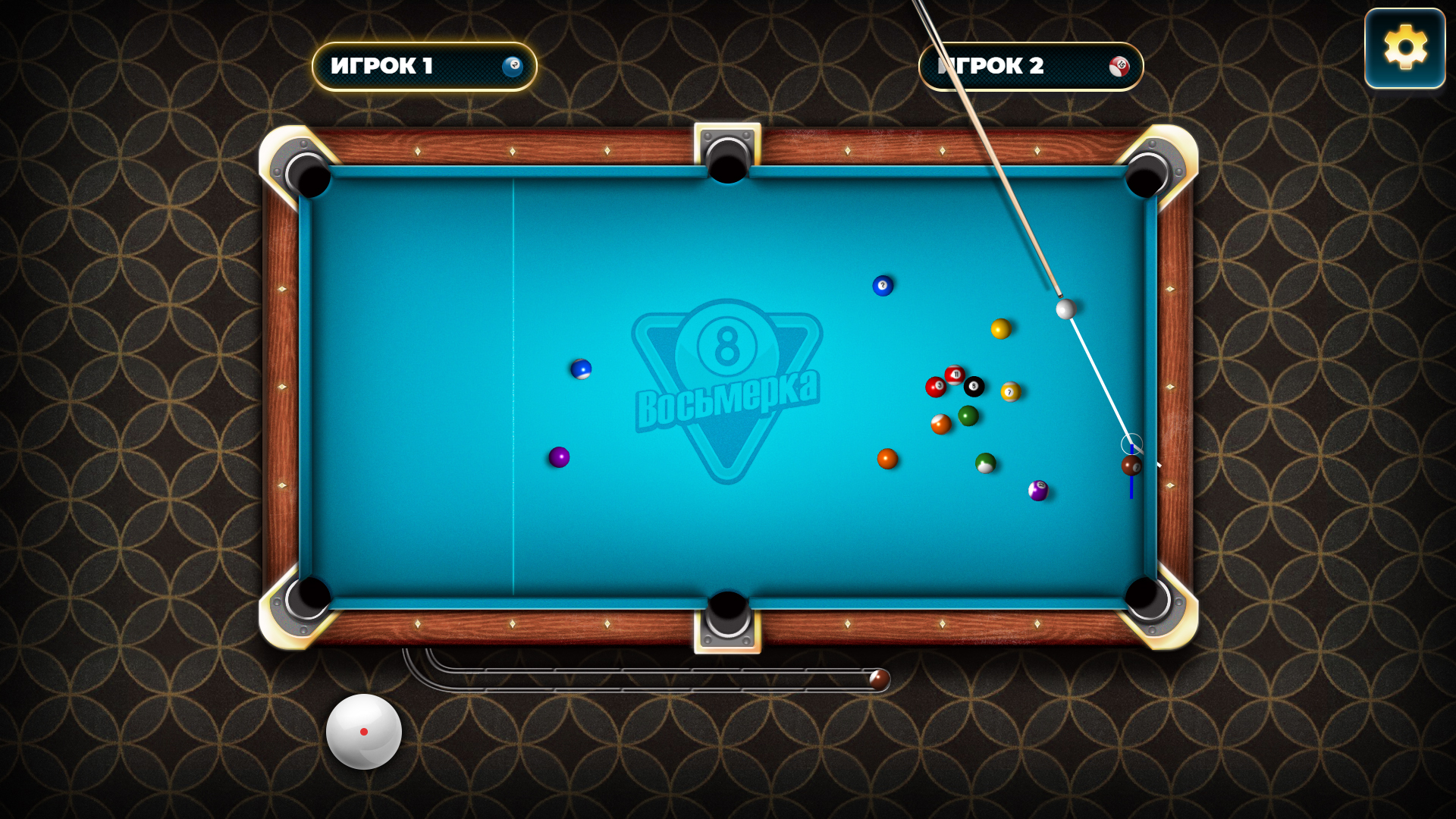
Task: Select the solid purple ball on the left half
Action: pos(559,457)
